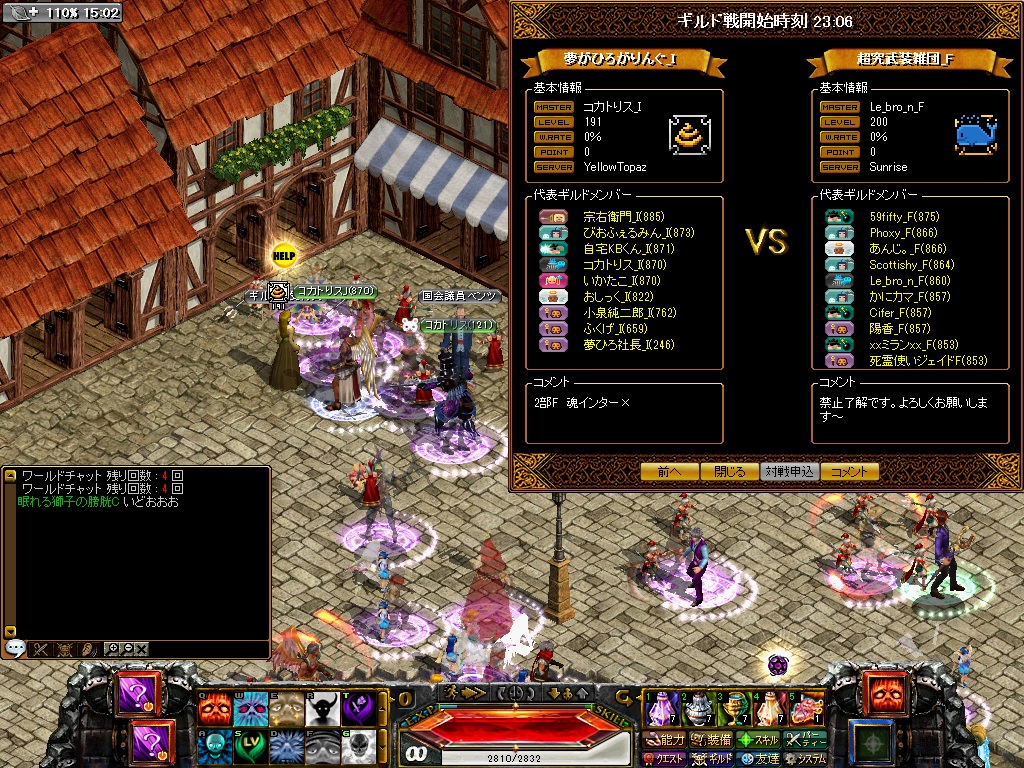Click the chat speech bubble icon

coord(15,648)
